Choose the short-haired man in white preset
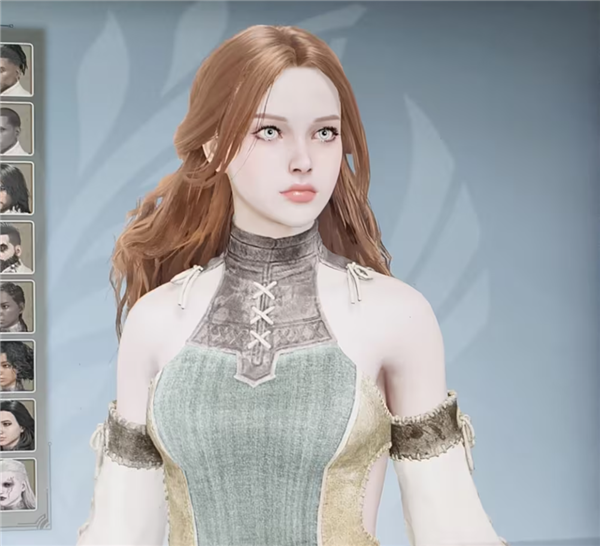The width and height of the screenshot is (600, 546). pos(15,128)
